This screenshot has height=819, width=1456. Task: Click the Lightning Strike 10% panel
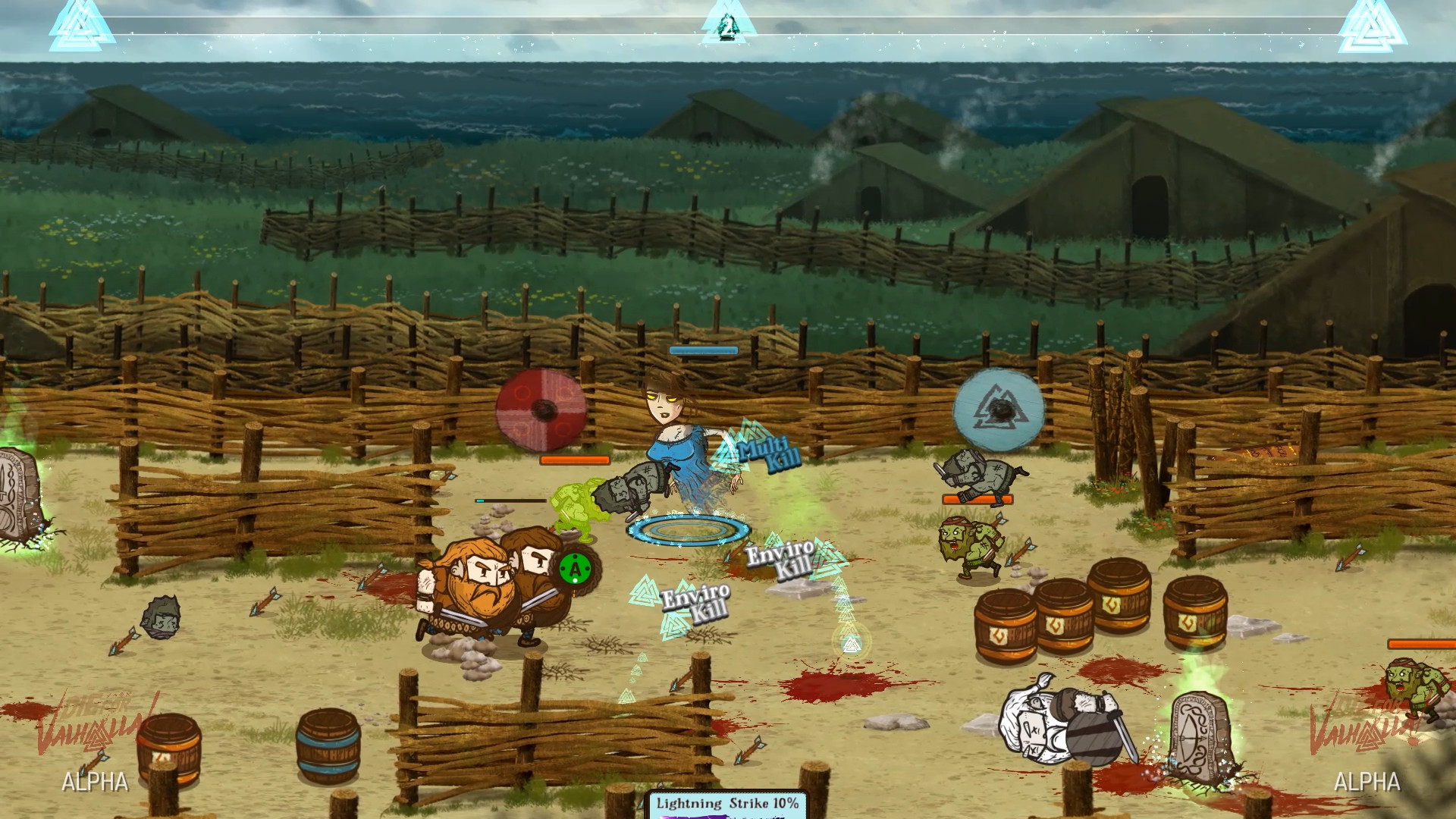[x=726, y=805]
